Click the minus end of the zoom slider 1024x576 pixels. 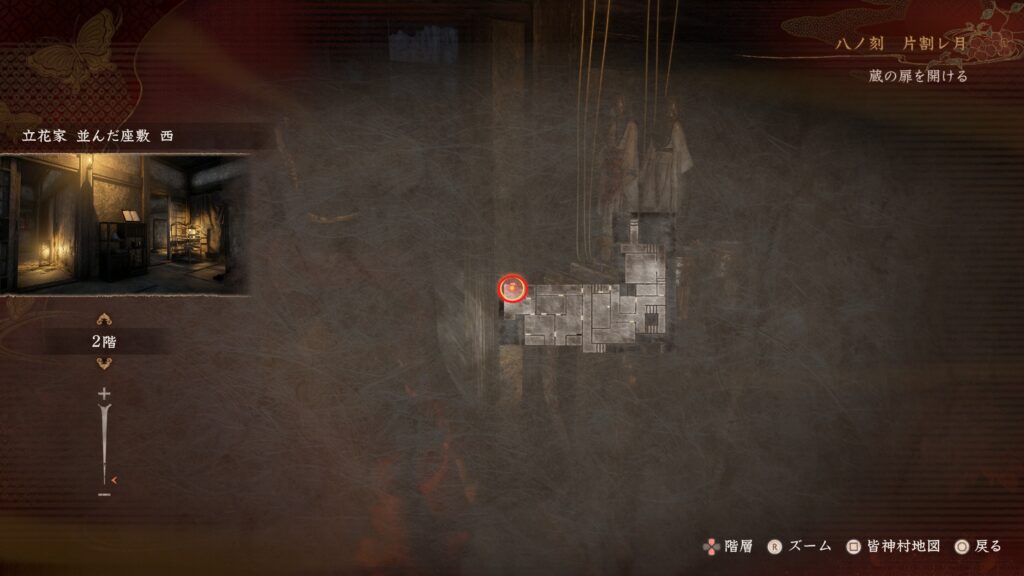tap(104, 494)
